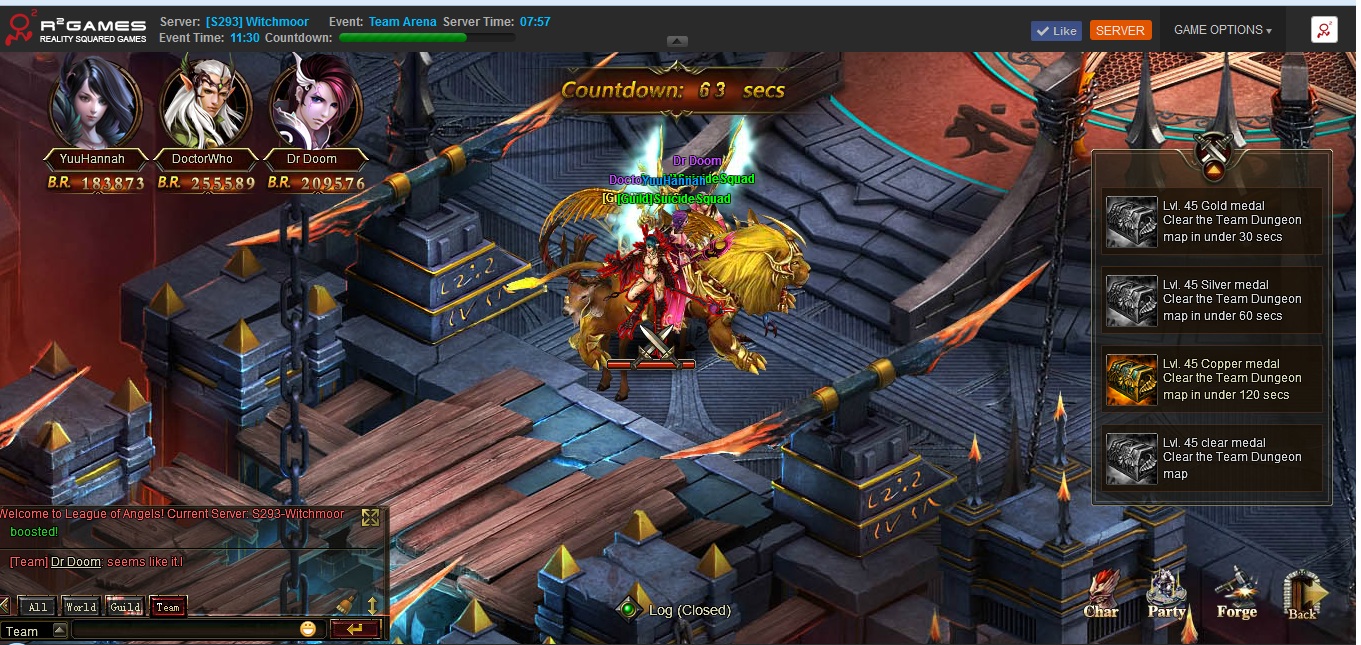Viewport: 1361px width, 645px height.
Task: Select YuuHannah's team portrait
Action: click(x=94, y=103)
